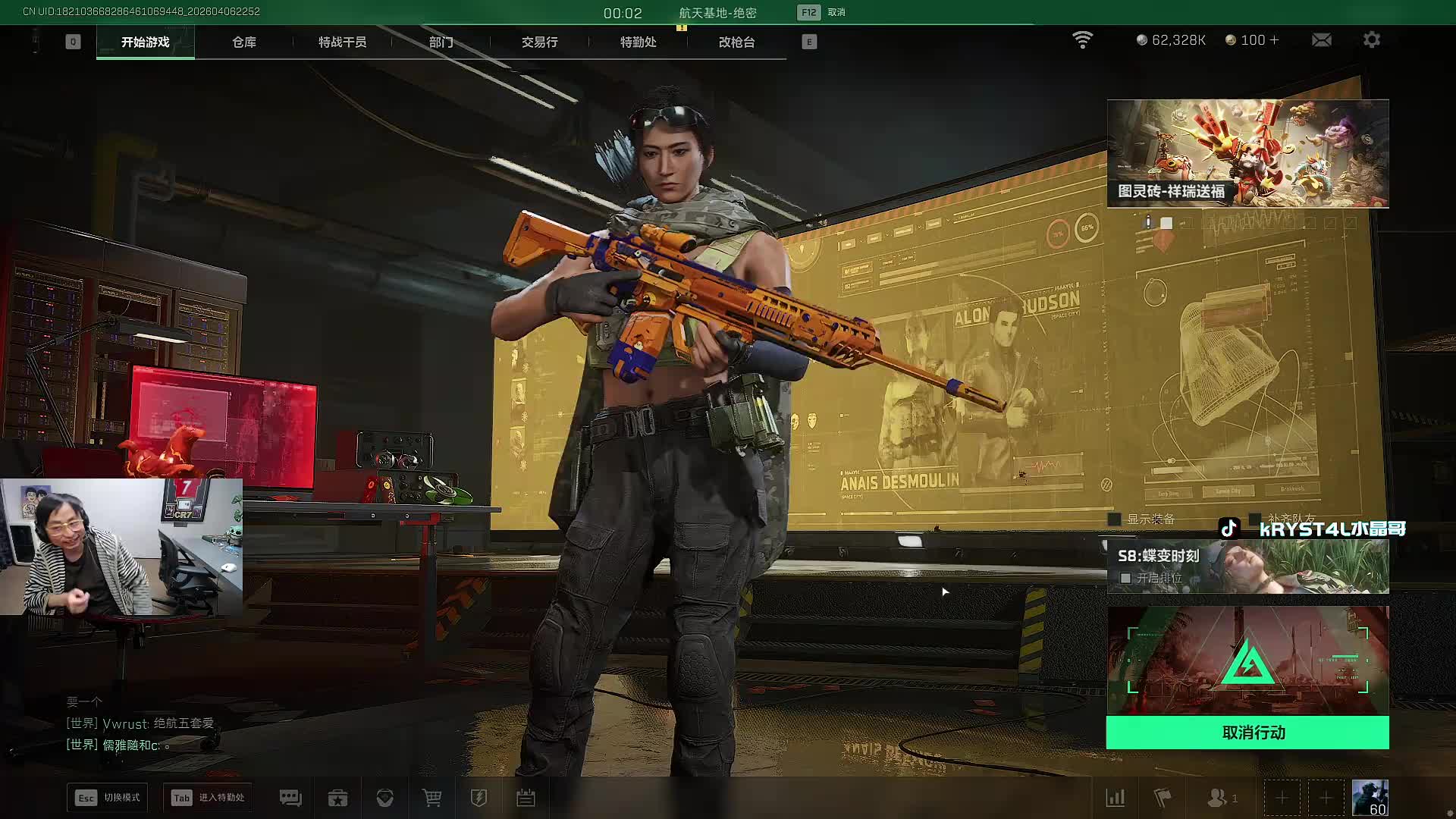Open the 特勤处 tab
Screen dimensions: 1456x819
pyautogui.click(x=638, y=42)
